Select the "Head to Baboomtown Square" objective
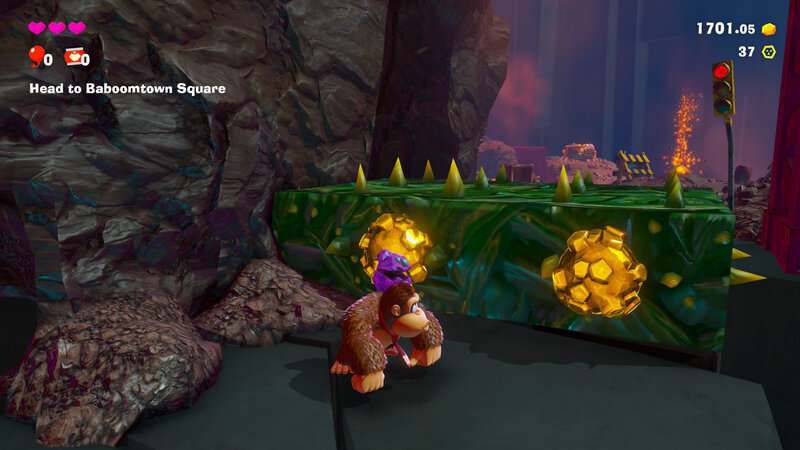Screen dimensions: 800x450 [126, 88]
